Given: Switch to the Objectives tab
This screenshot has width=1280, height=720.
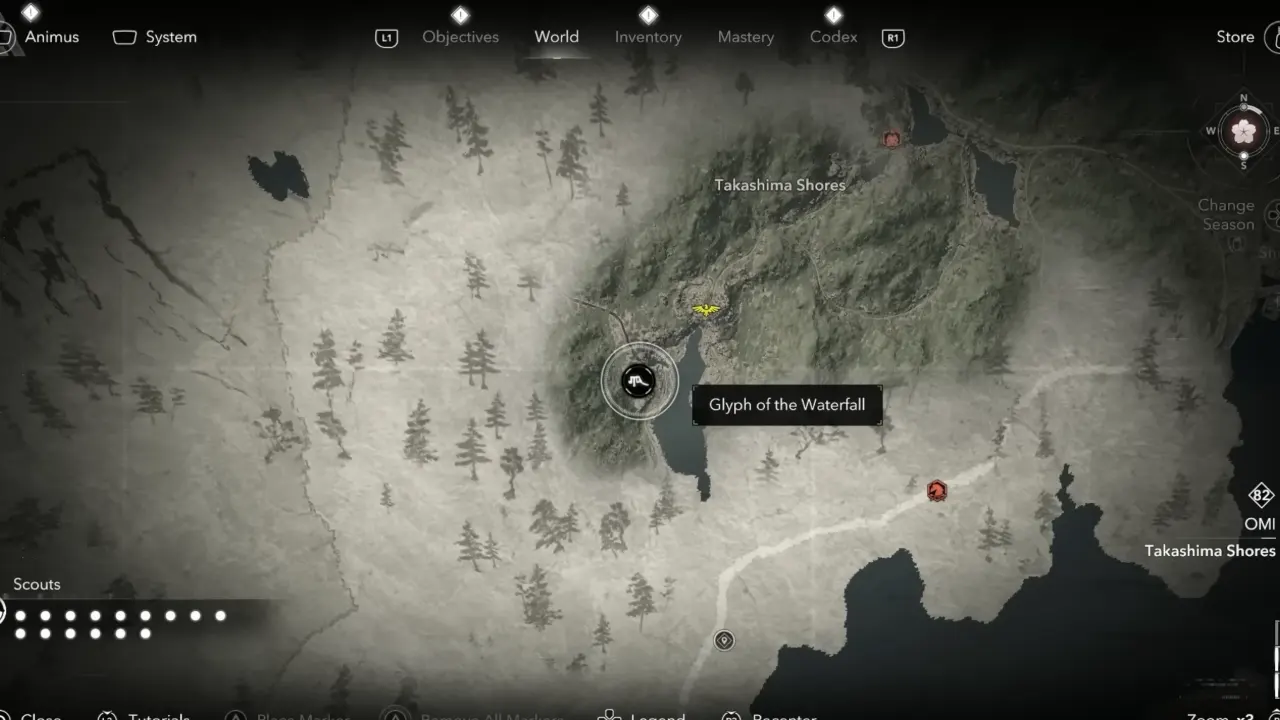Looking at the screenshot, I should [x=460, y=37].
